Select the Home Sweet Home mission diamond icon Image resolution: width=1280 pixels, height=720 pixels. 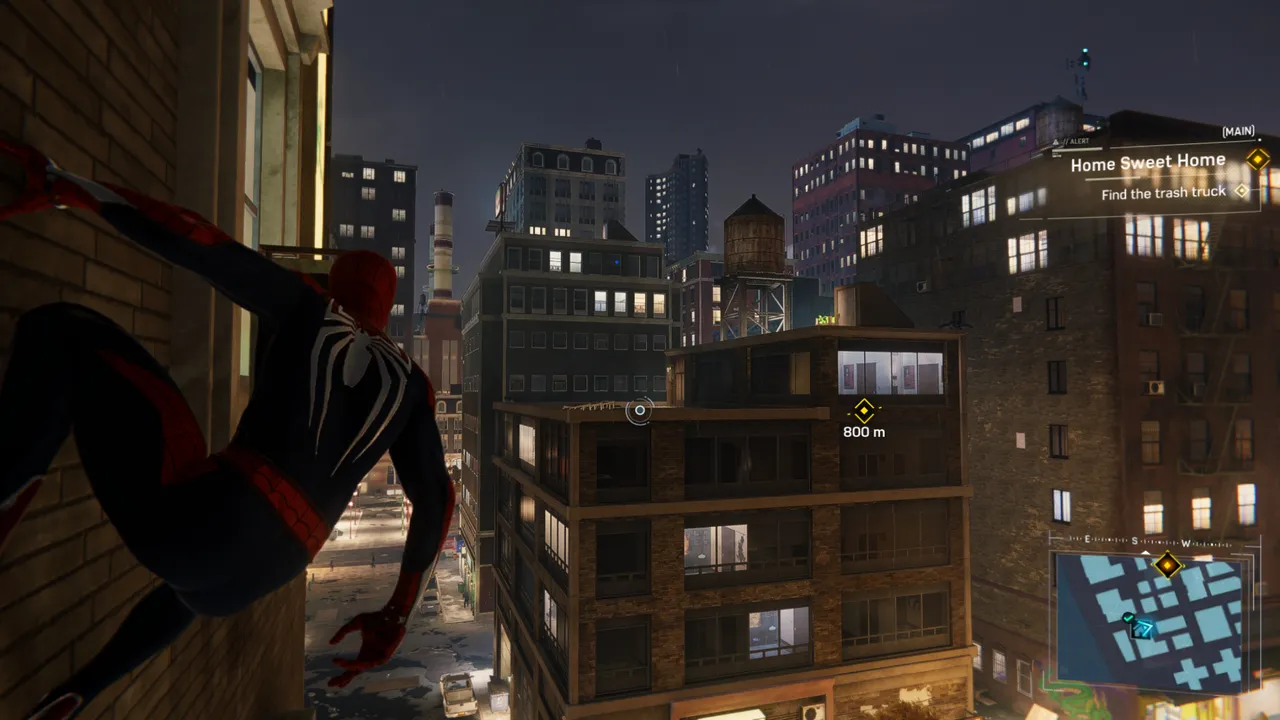[x=1259, y=158]
